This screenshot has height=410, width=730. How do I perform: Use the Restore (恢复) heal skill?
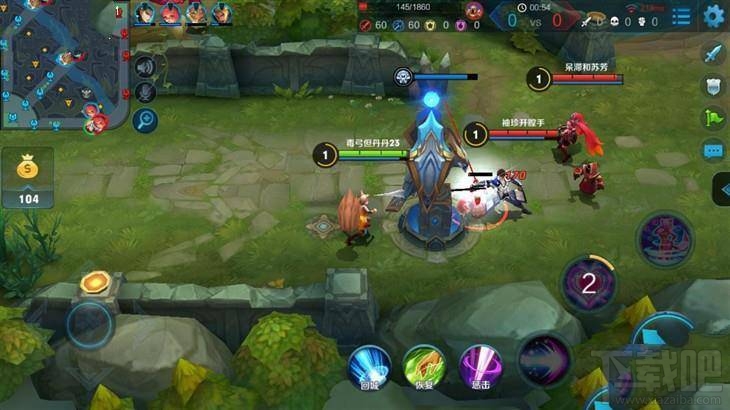pyautogui.click(x=423, y=365)
